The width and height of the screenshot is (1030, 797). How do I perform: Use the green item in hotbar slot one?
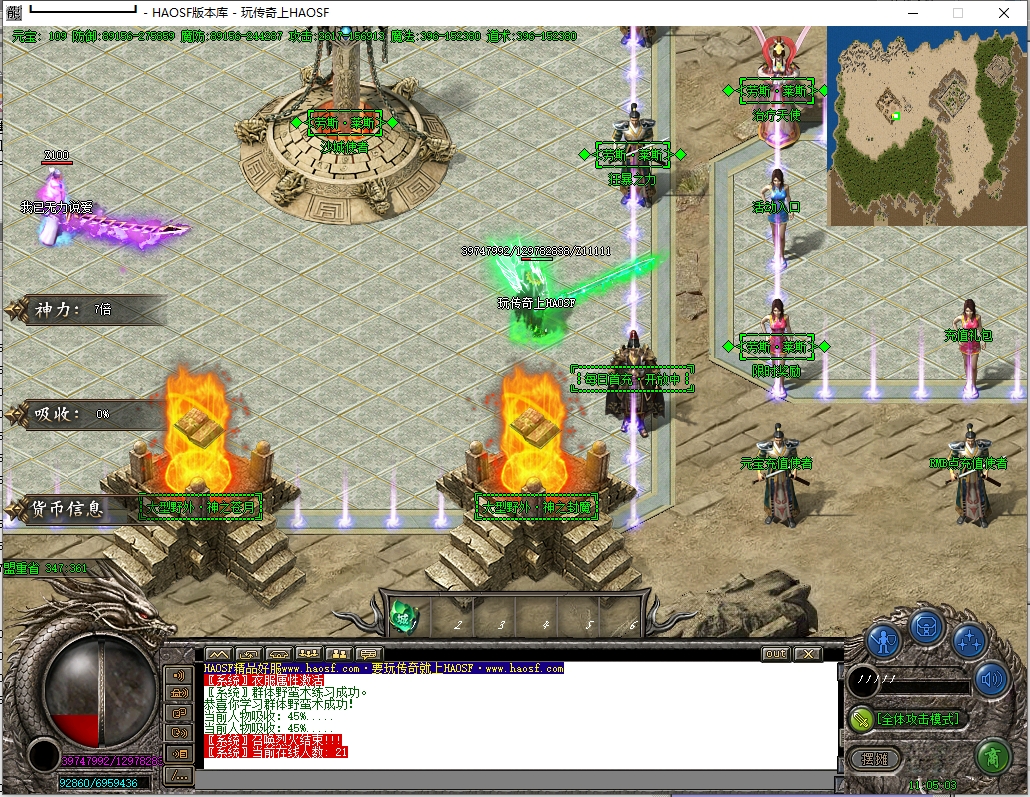pyautogui.click(x=404, y=616)
